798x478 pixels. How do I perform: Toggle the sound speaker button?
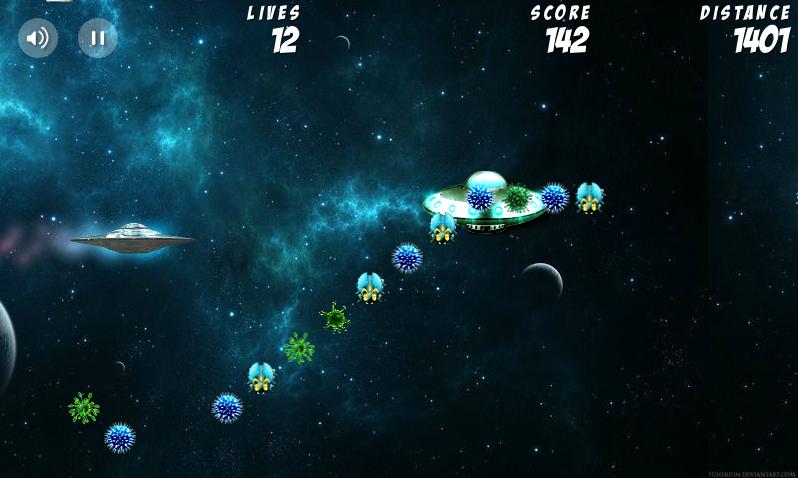(x=38, y=39)
